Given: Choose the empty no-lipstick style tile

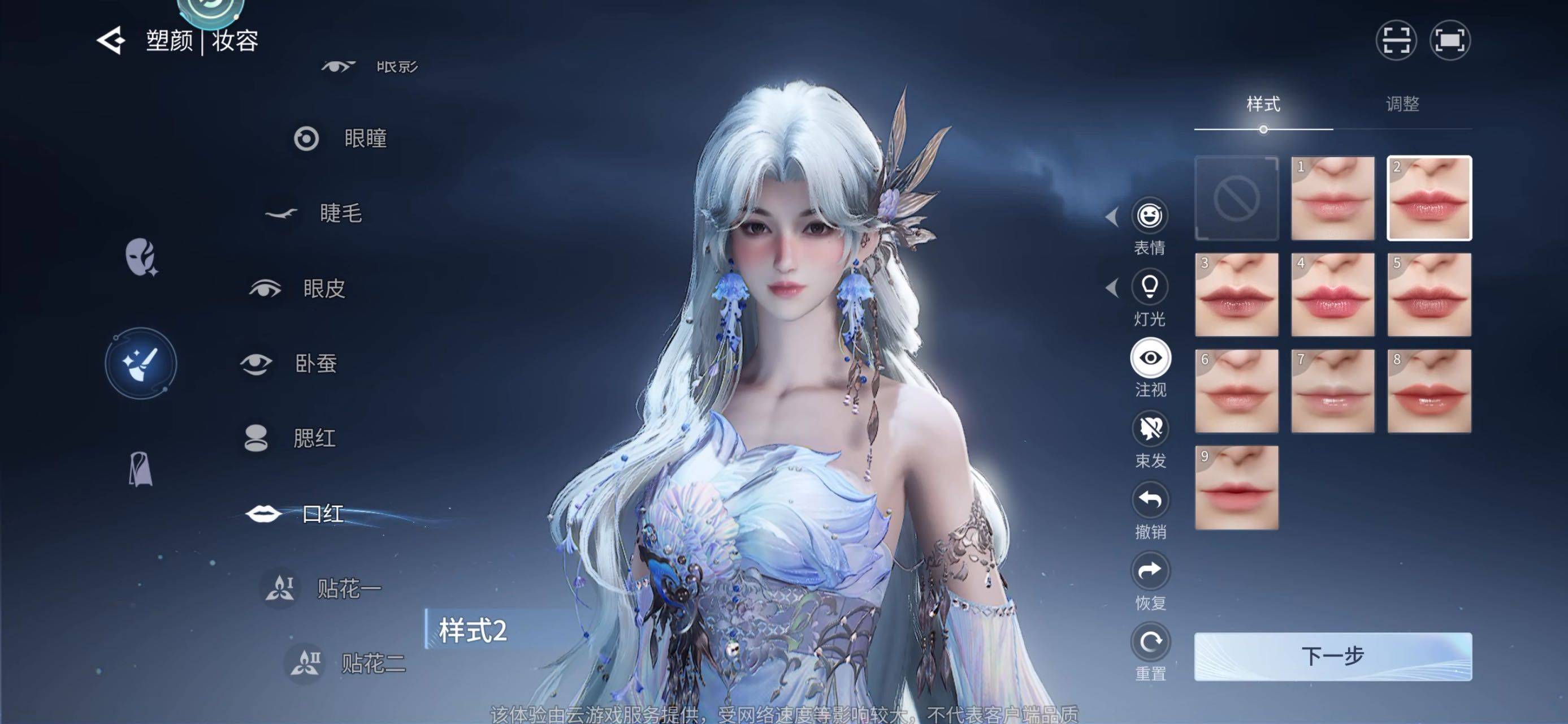Looking at the screenshot, I should 1236,198.
